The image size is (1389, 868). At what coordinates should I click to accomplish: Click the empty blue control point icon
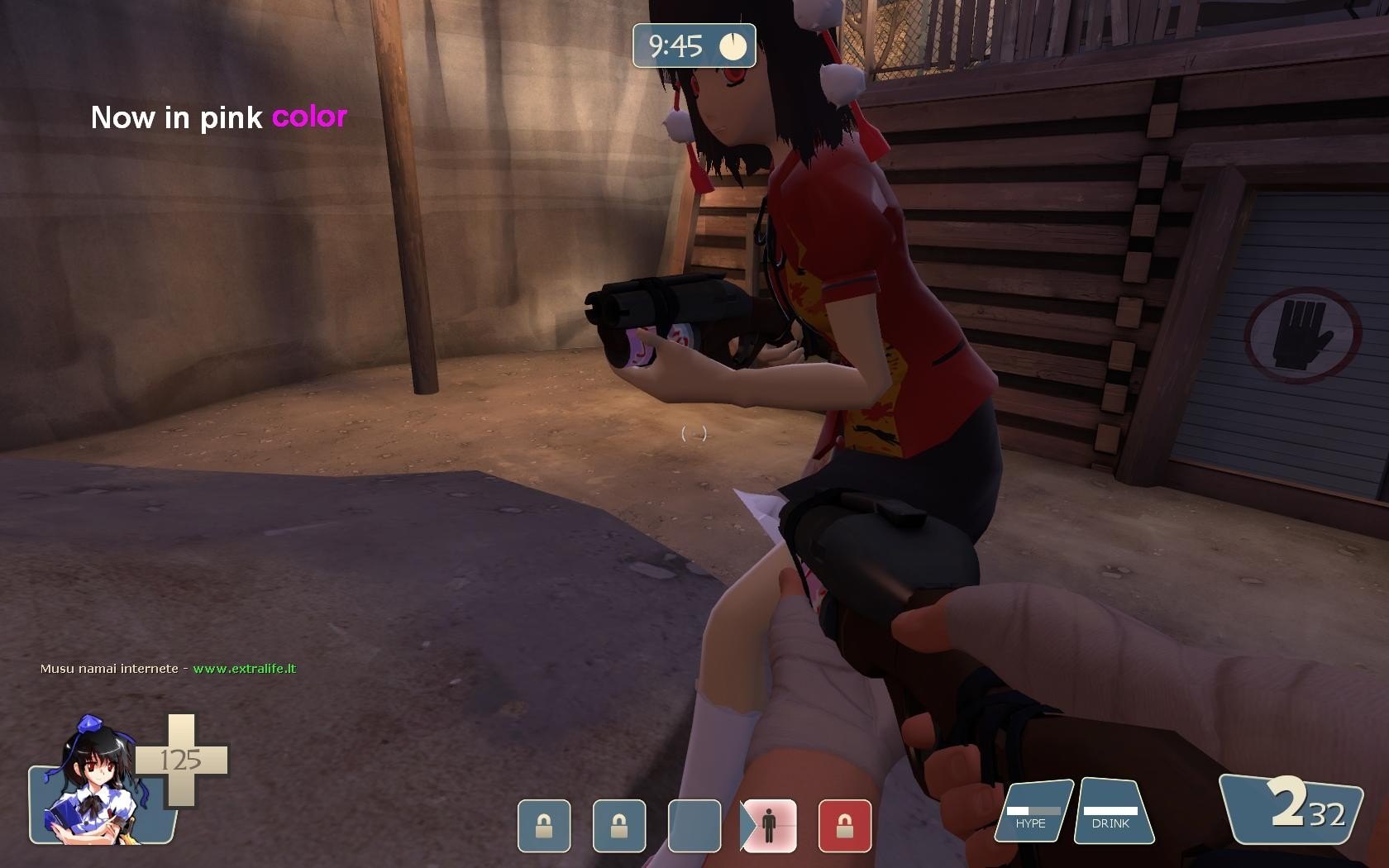click(694, 825)
